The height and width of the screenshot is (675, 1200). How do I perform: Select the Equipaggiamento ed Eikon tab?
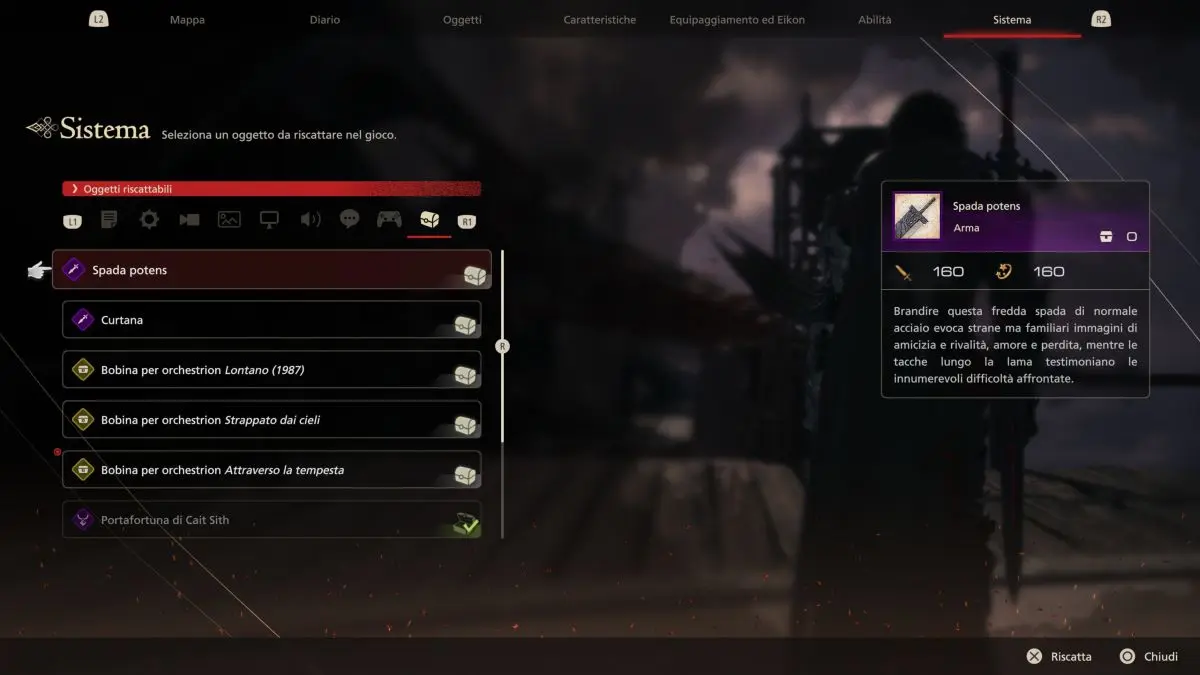tap(737, 20)
